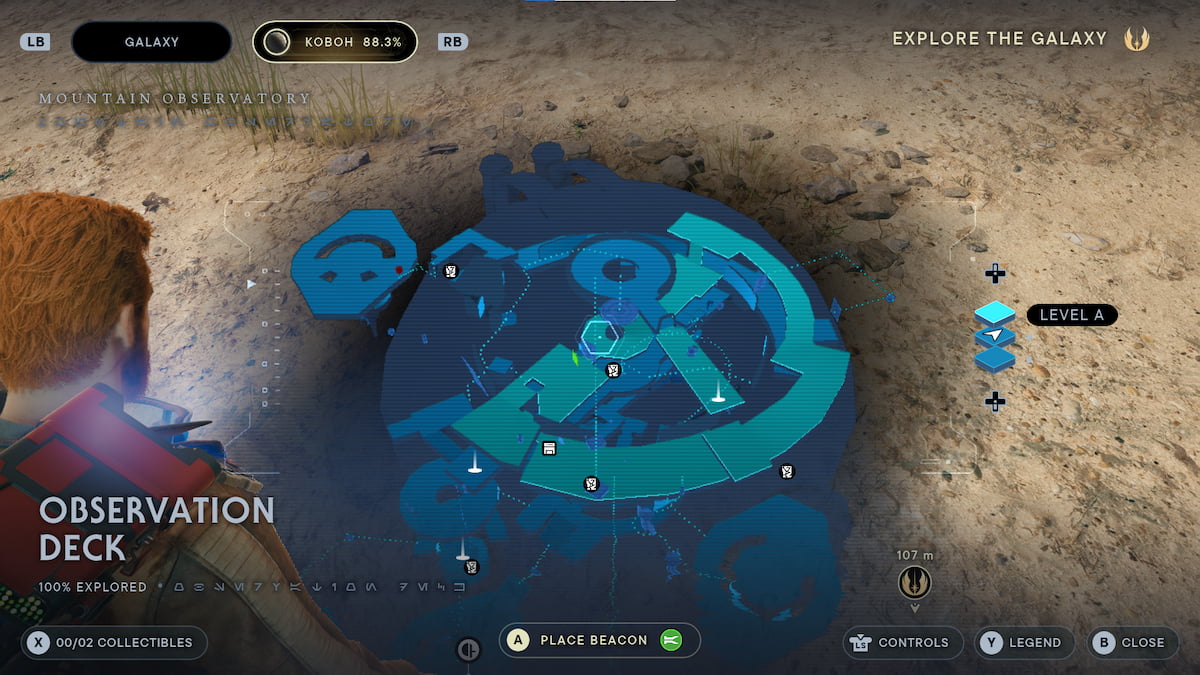1200x675 pixels.
Task: Place a beacon on the map
Action: point(599,640)
